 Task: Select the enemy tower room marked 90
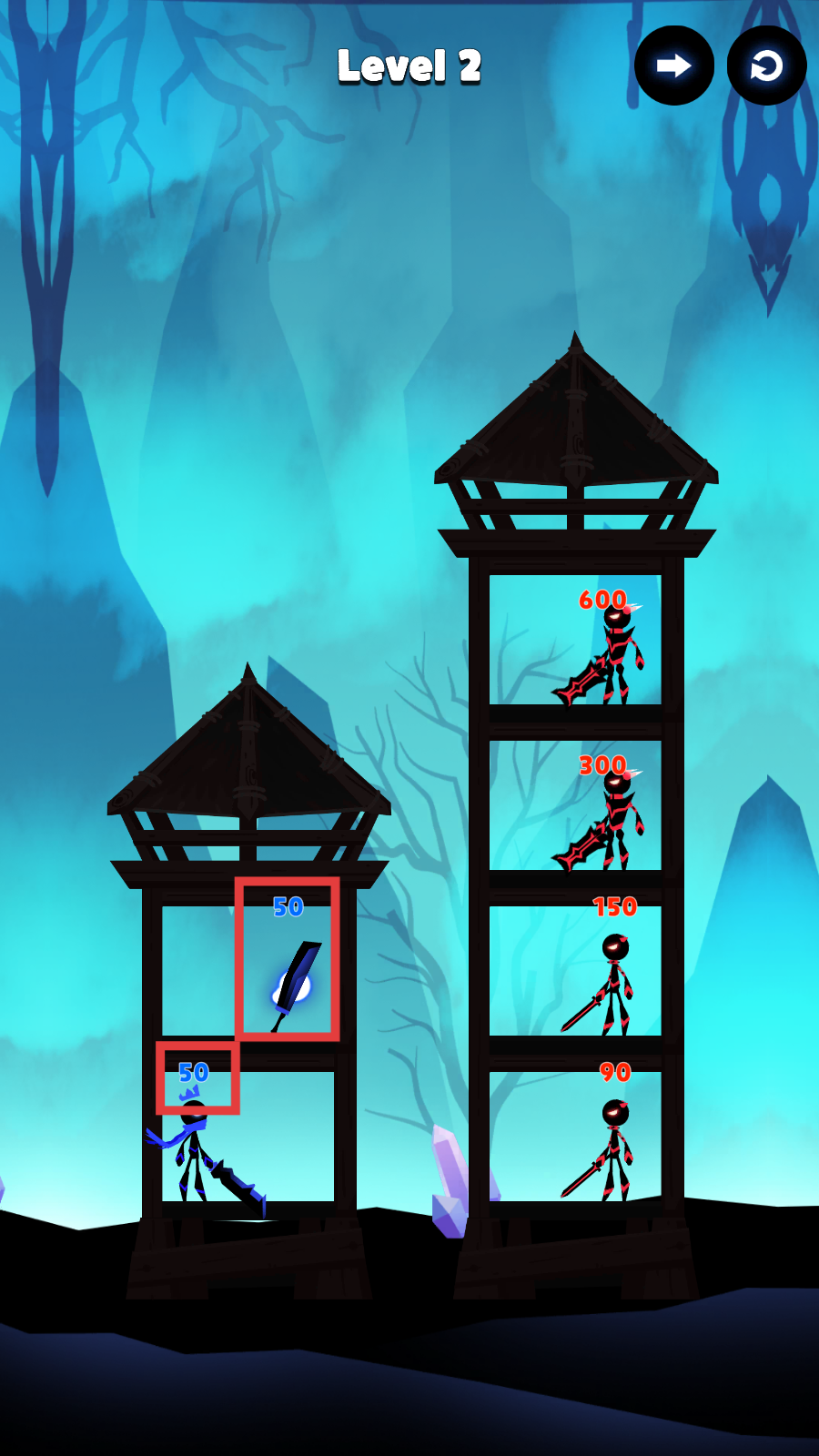pyautogui.click(x=575, y=1137)
